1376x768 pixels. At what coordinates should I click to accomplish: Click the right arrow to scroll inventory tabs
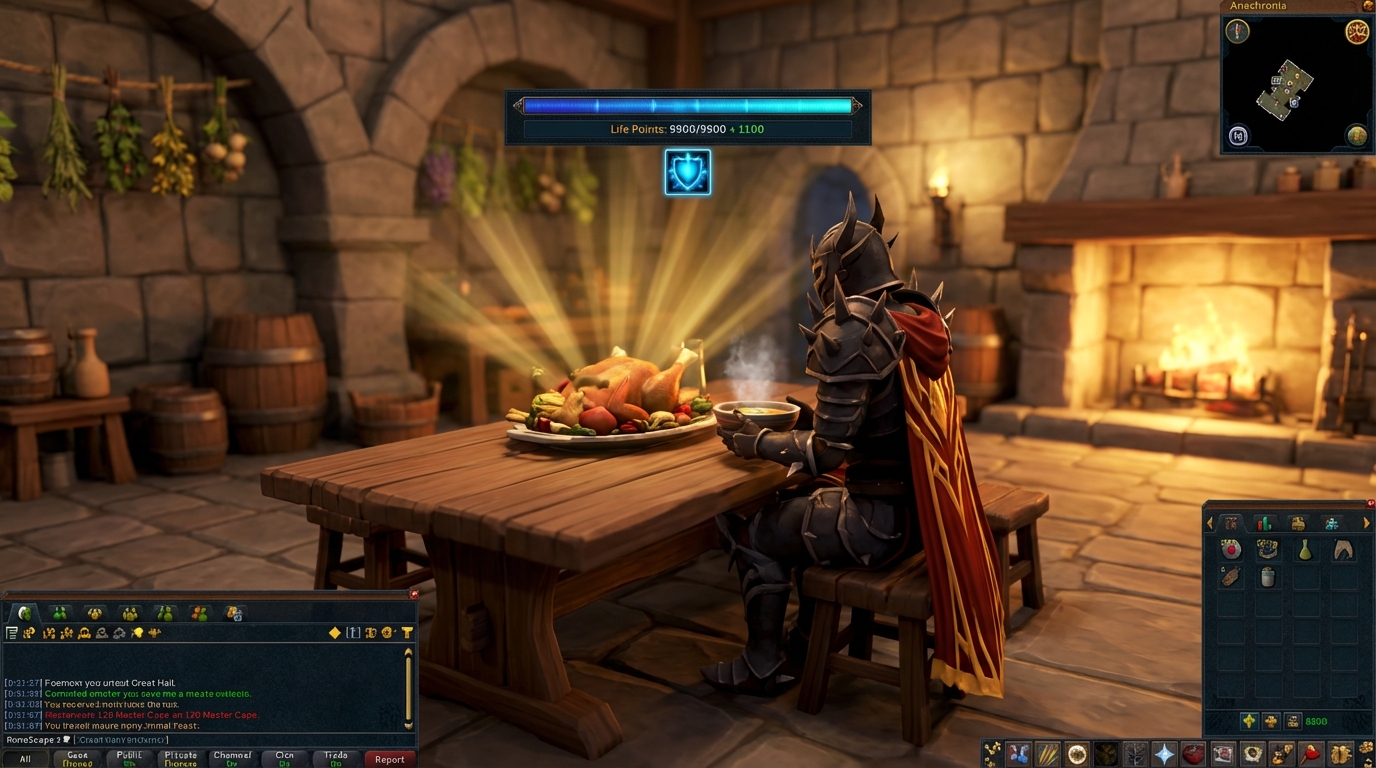click(x=1366, y=523)
